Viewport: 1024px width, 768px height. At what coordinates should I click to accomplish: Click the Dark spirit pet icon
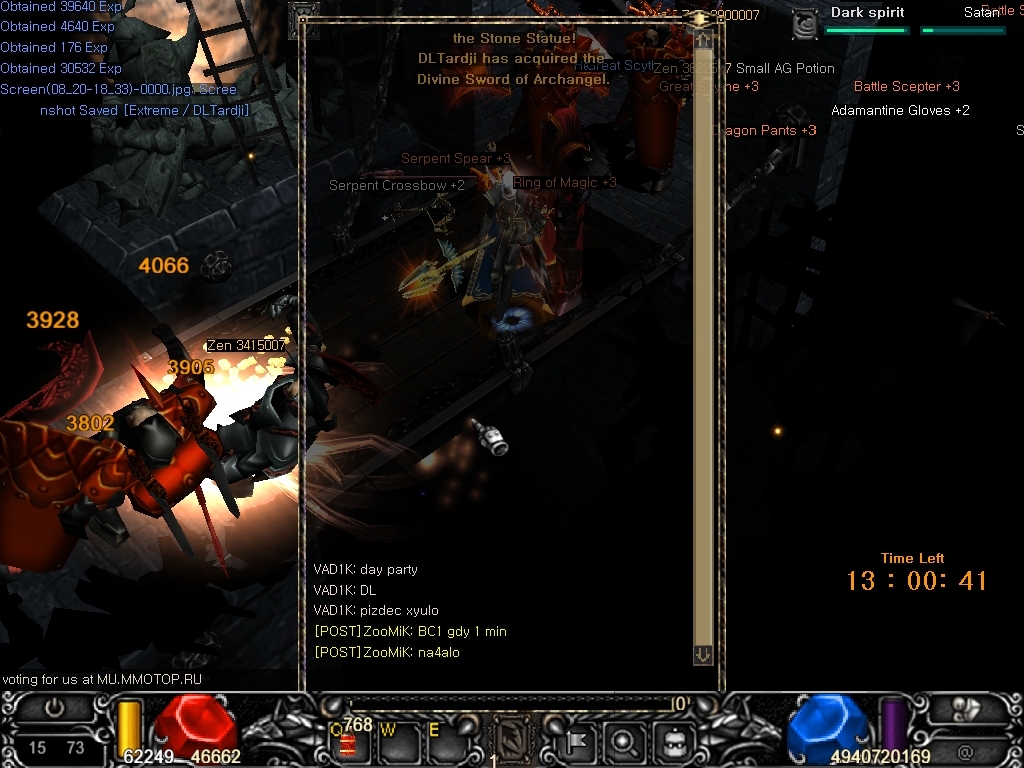tap(805, 24)
